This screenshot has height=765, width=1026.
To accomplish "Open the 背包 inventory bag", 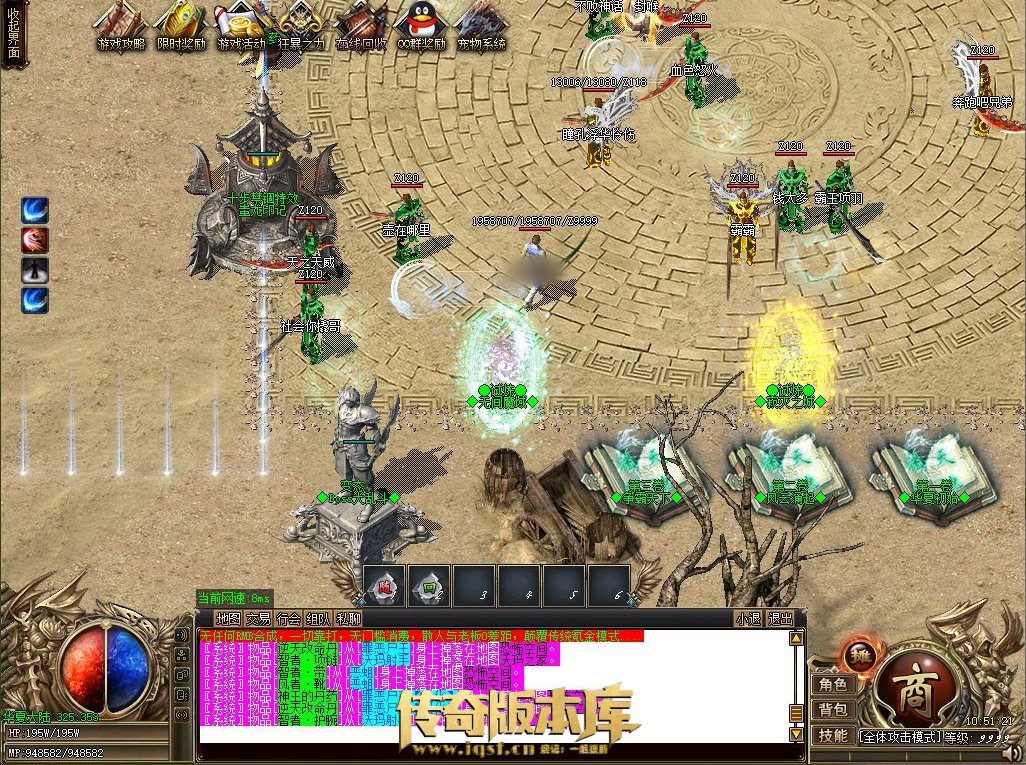I will coord(832,710).
